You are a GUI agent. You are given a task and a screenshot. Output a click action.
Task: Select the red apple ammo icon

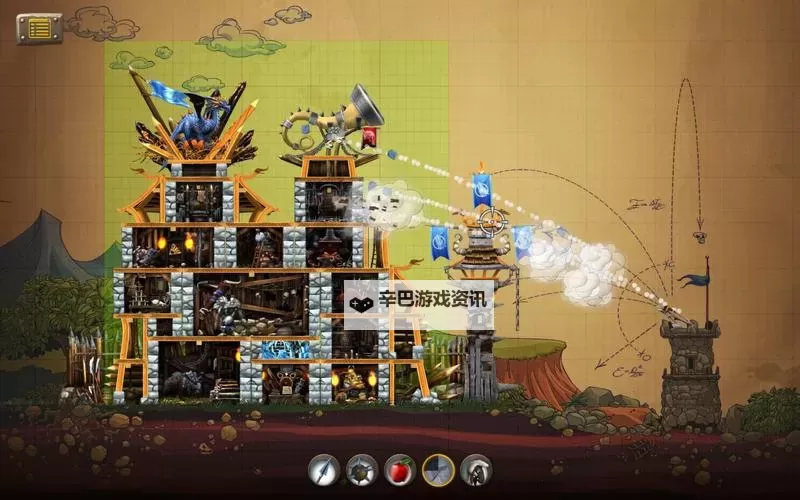pos(399,469)
